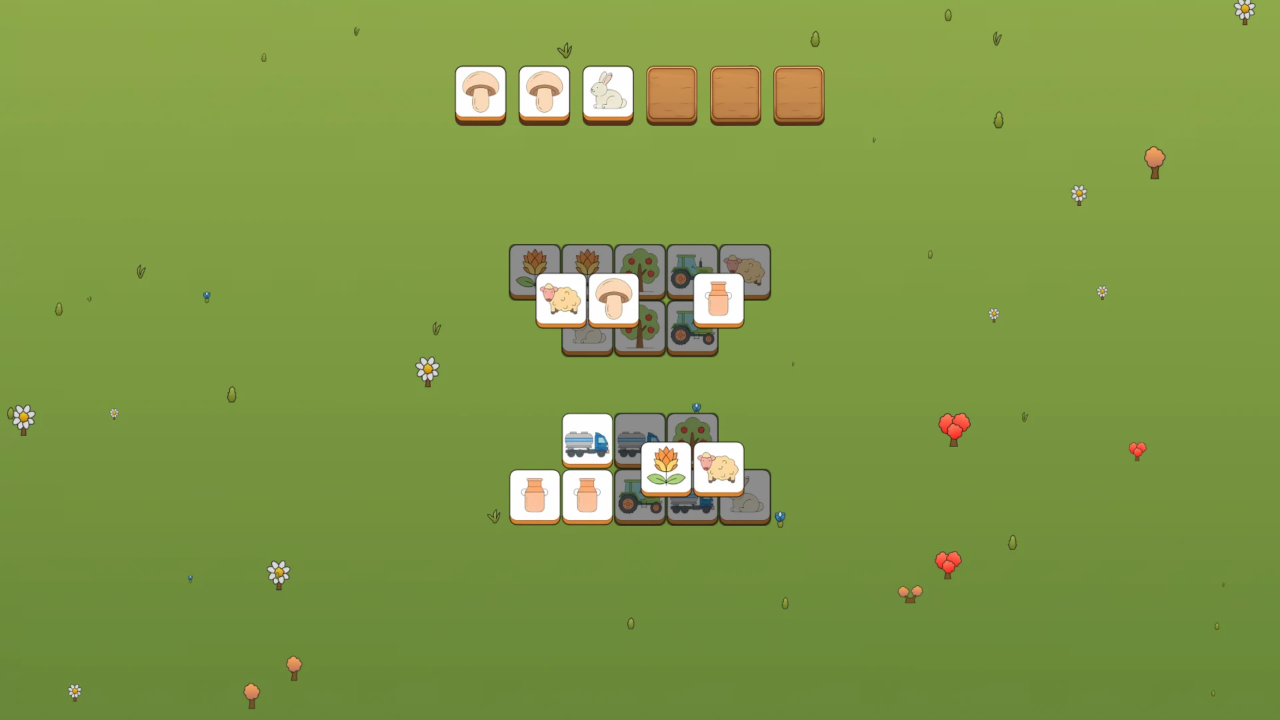Pick the sheep tile in the bottom cluster
This screenshot has height=720, width=1280.
point(718,466)
